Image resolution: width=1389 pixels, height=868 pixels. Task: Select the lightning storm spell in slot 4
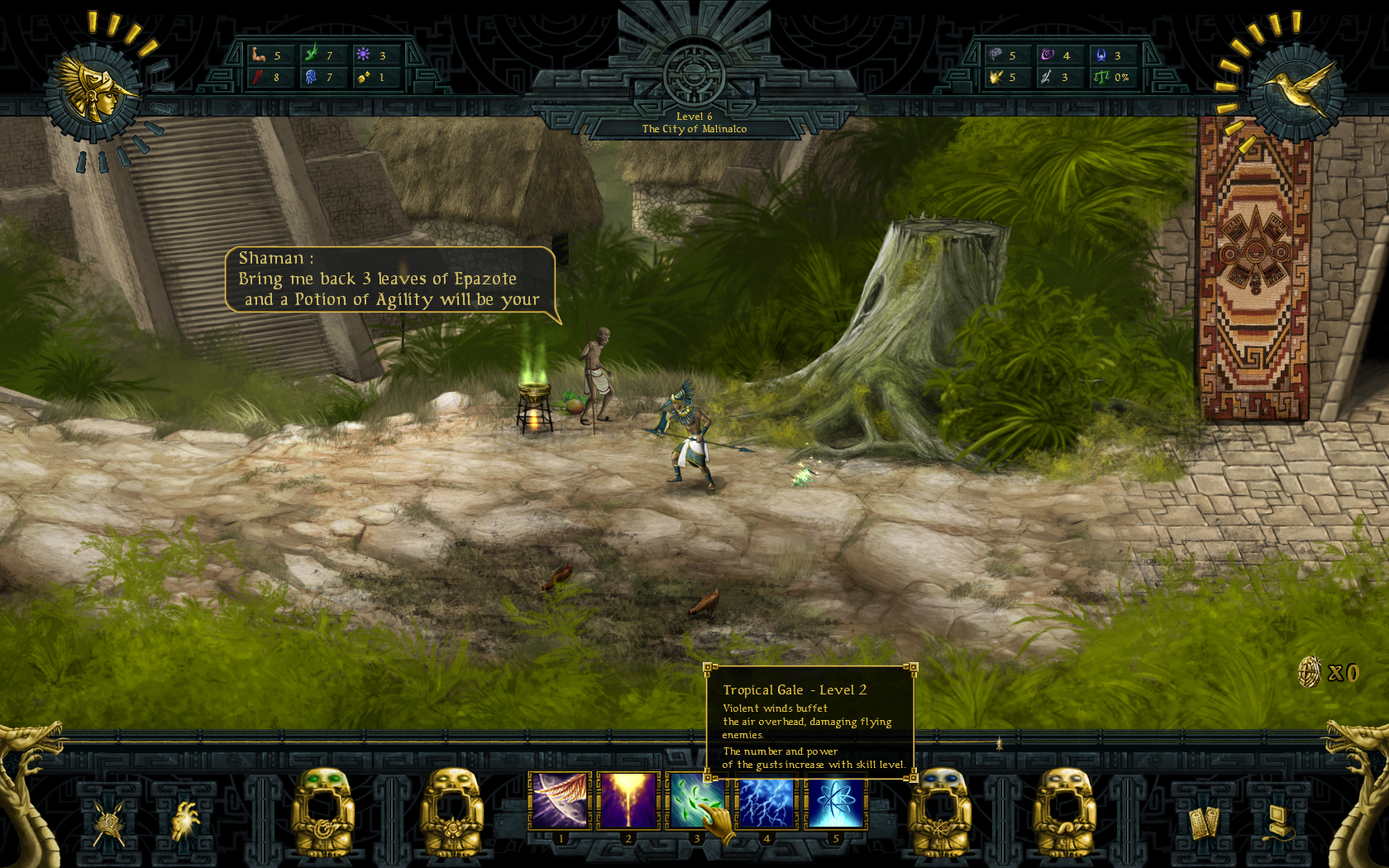coord(767,799)
